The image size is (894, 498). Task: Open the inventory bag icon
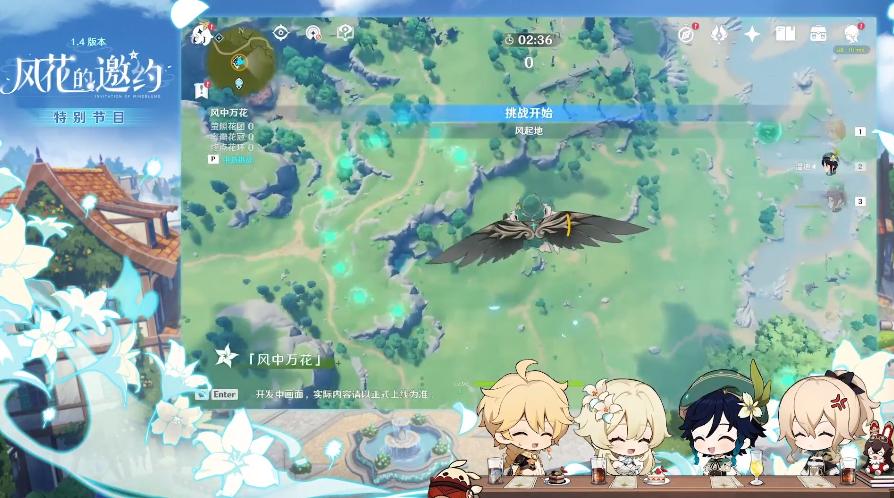pyautogui.click(x=818, y=34)
